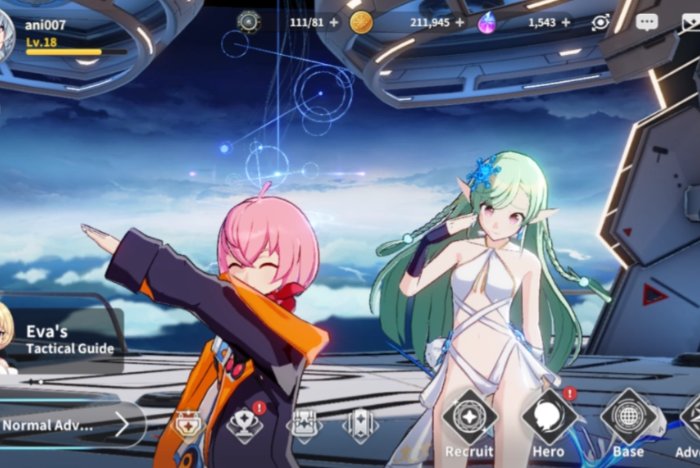Add stamina with the plus beside 111/81

[333, 22]
